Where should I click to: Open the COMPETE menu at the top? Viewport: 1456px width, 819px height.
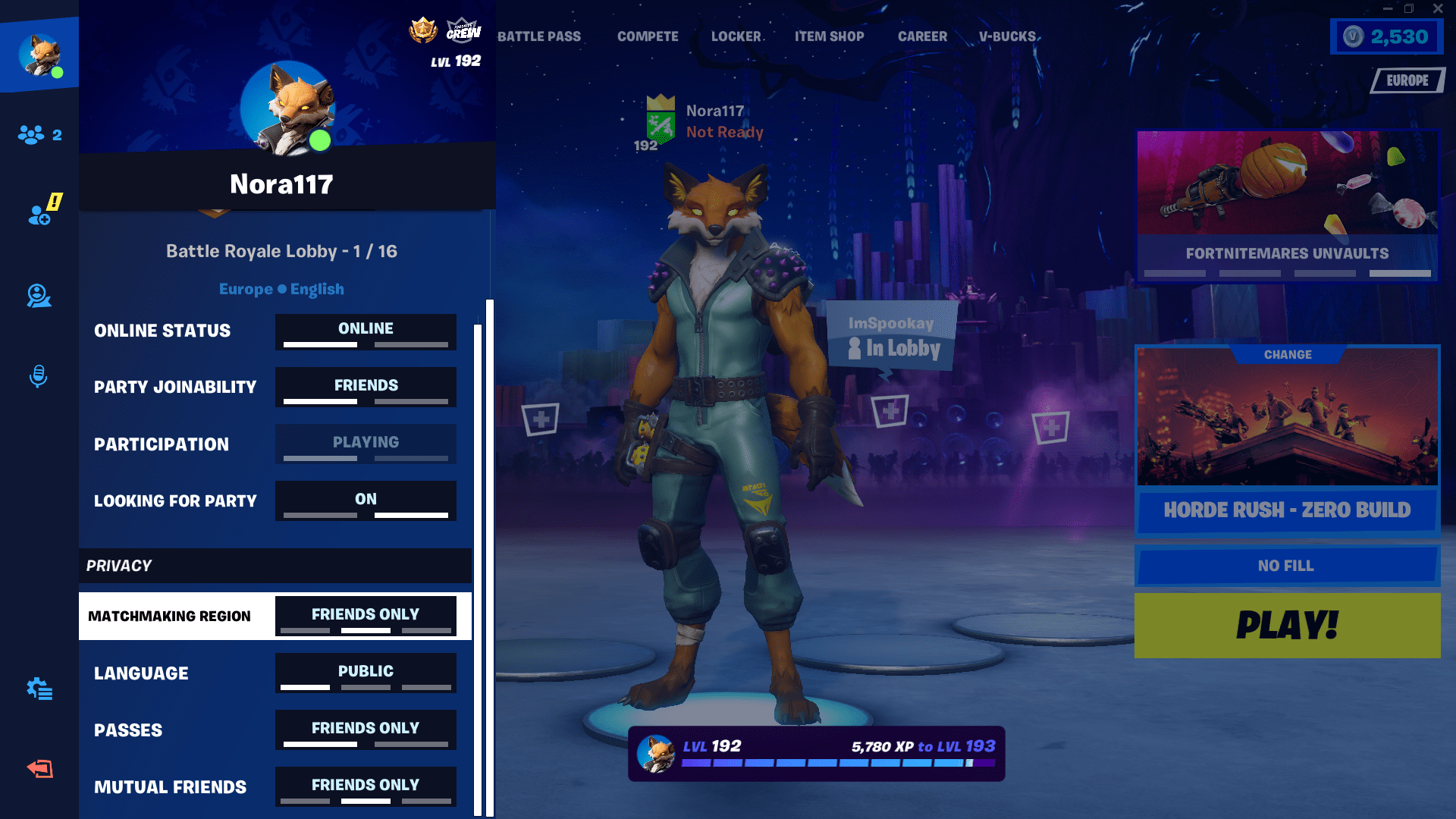[x=647, y=36]
